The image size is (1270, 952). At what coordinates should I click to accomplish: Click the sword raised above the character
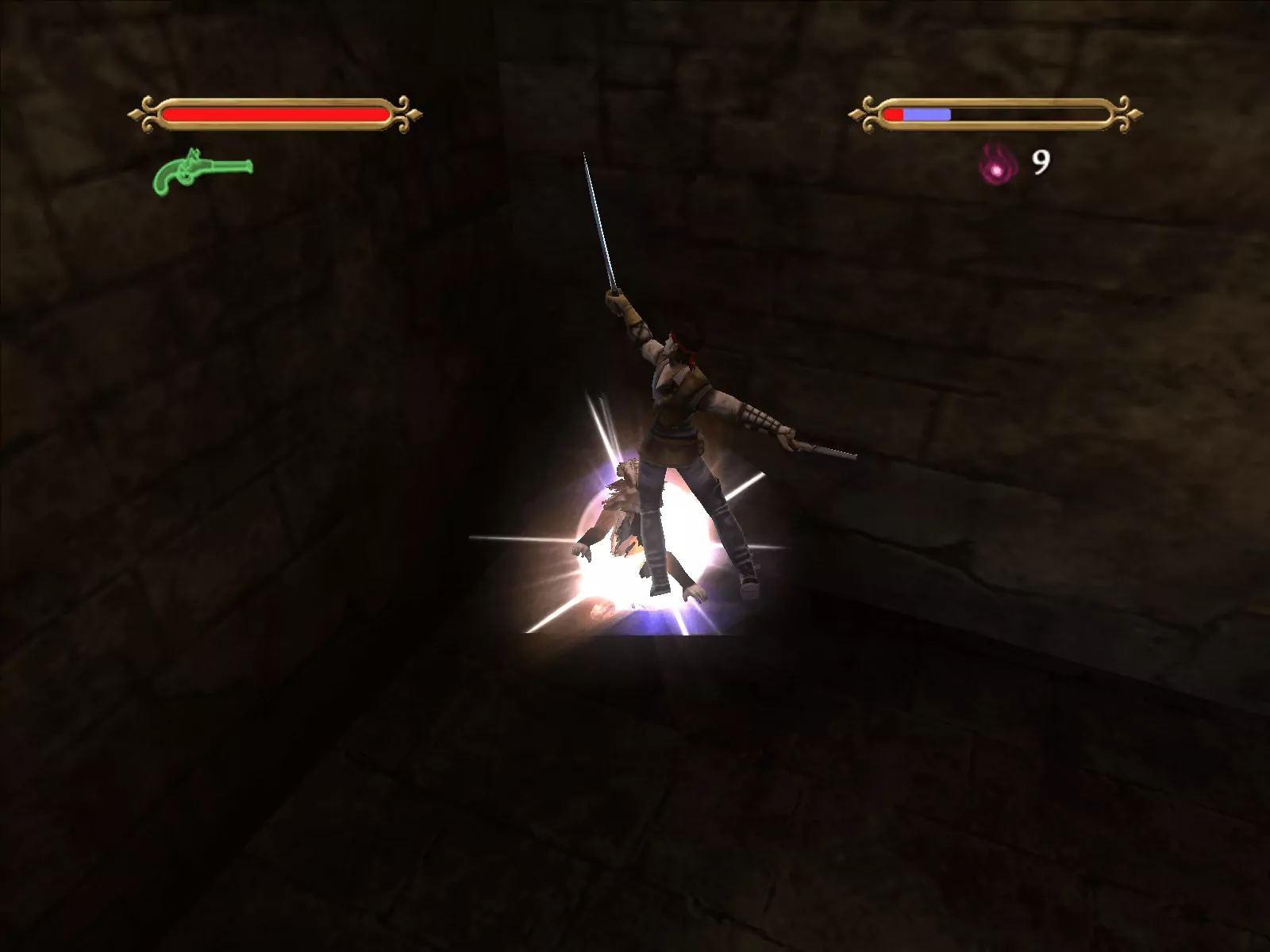click(603, 230)
